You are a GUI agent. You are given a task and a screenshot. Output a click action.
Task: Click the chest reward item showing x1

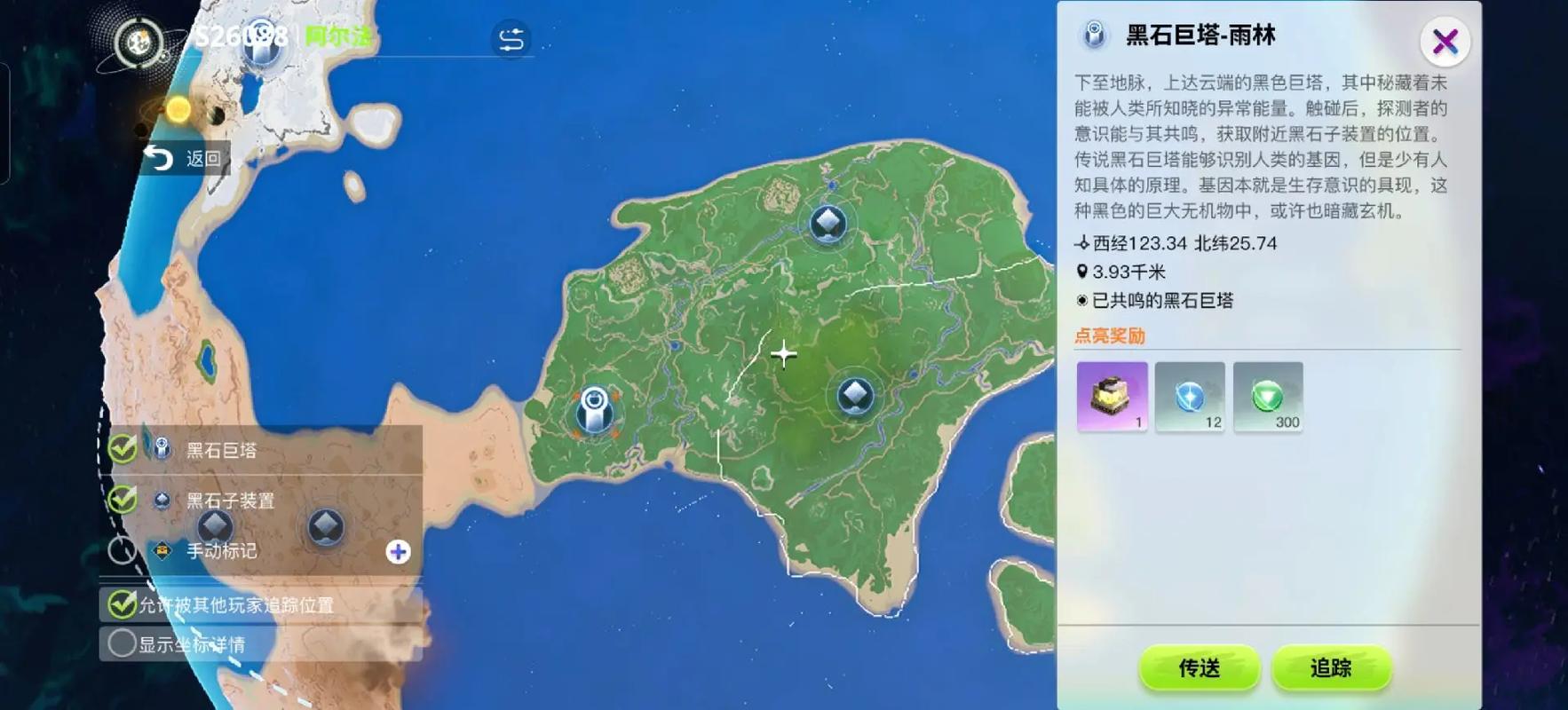(x=1111, y=398)
